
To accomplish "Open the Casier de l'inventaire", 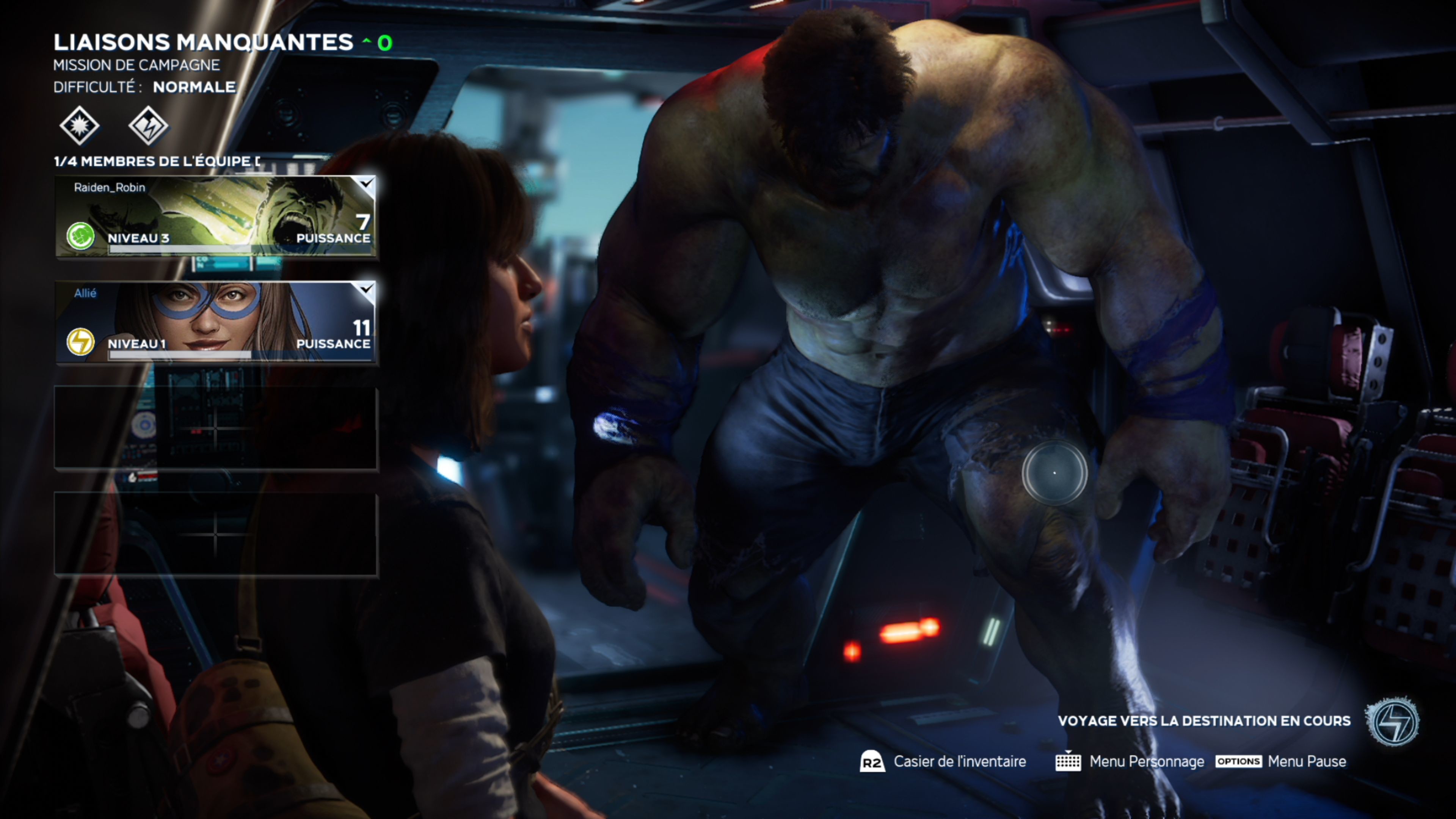I will coord(943,762).
